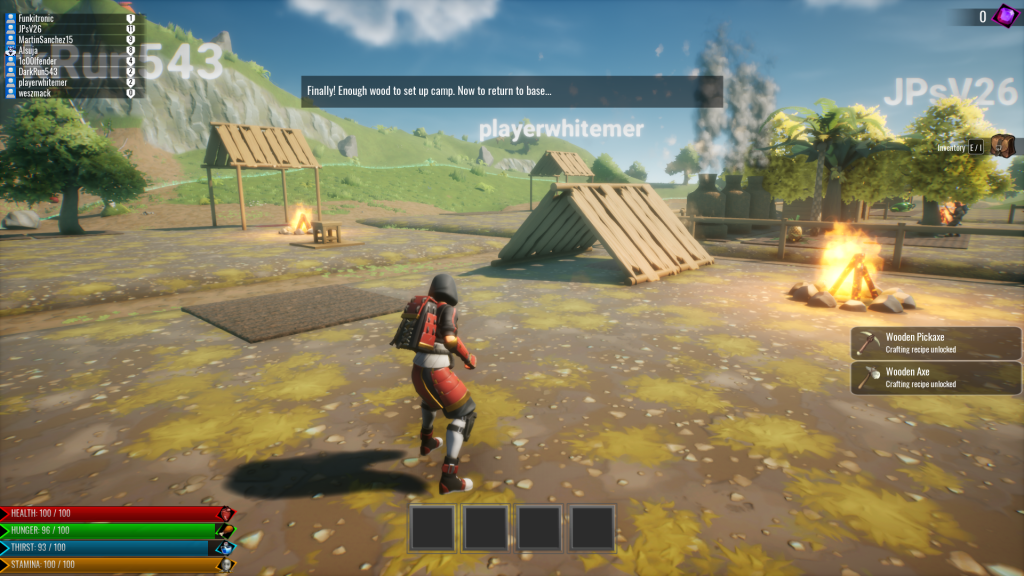Viewport: 1024px width, 576px height.
Task: Choose weszmack in the player list
Action: [x=70, y=93]
